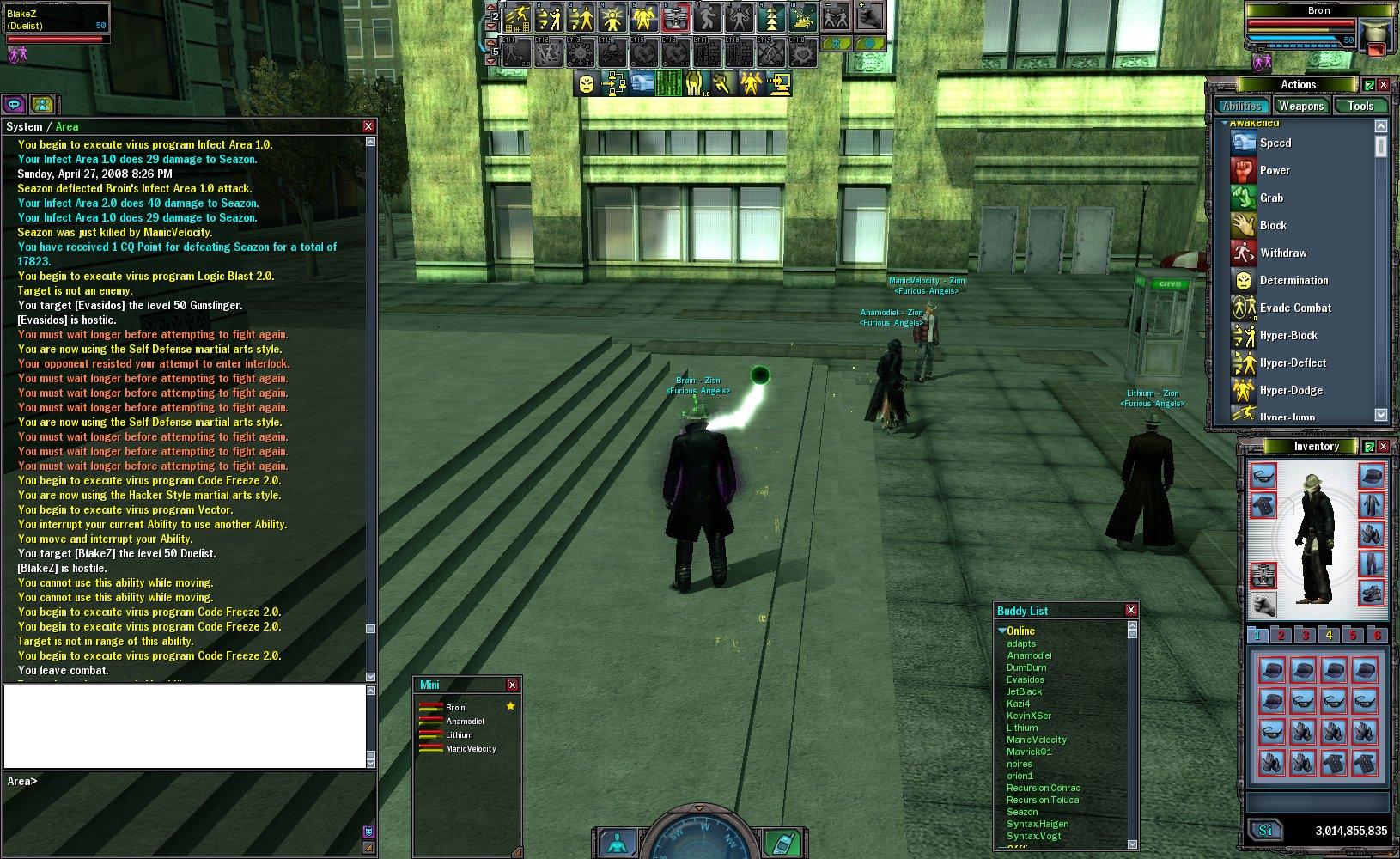The width and height of the screenshot is (1400, 859).
Task: Select Seazon in the Buddy List
Action: [1022, 812]
